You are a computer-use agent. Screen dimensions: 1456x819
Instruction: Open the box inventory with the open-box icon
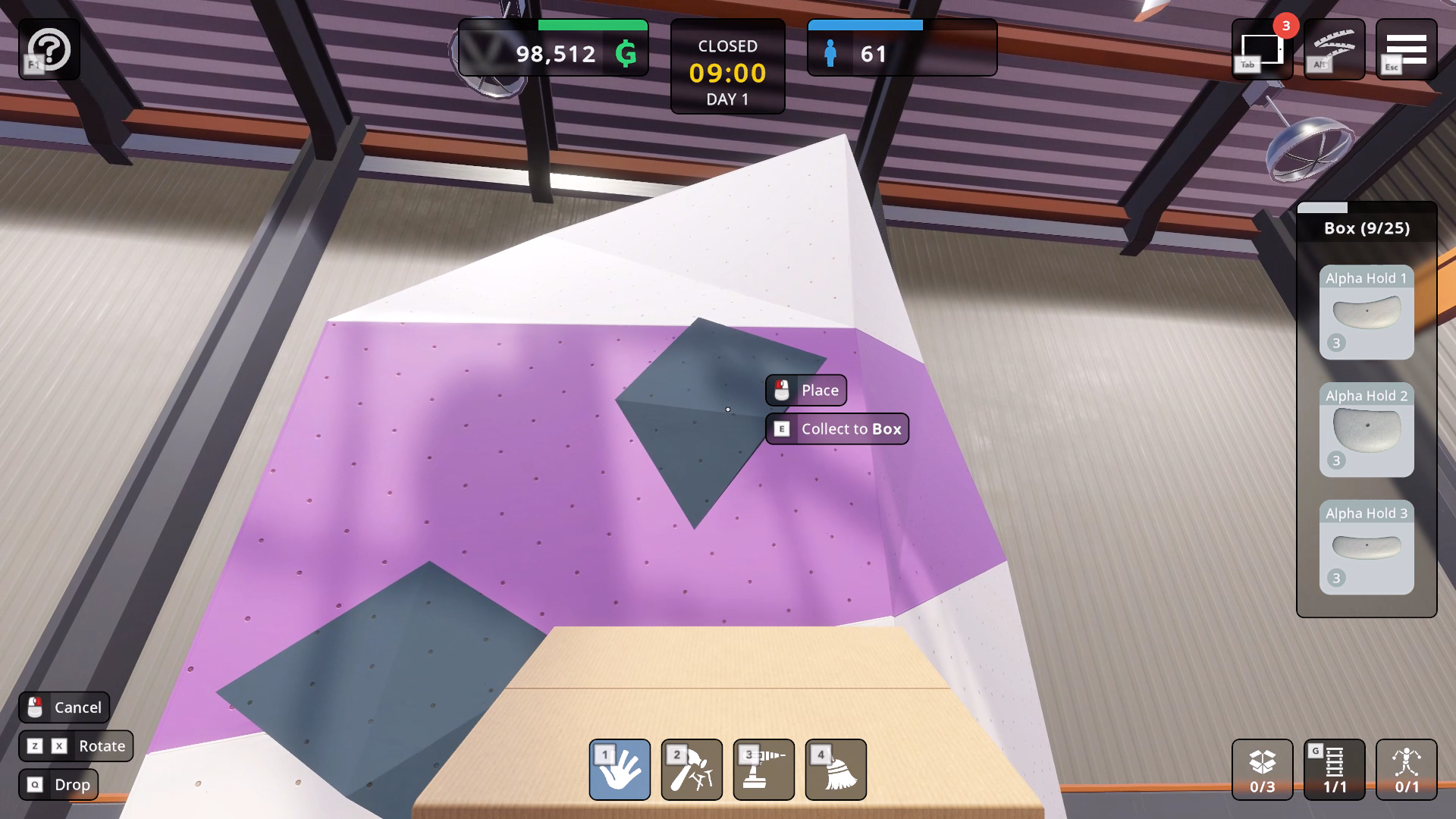point(1261,770)
